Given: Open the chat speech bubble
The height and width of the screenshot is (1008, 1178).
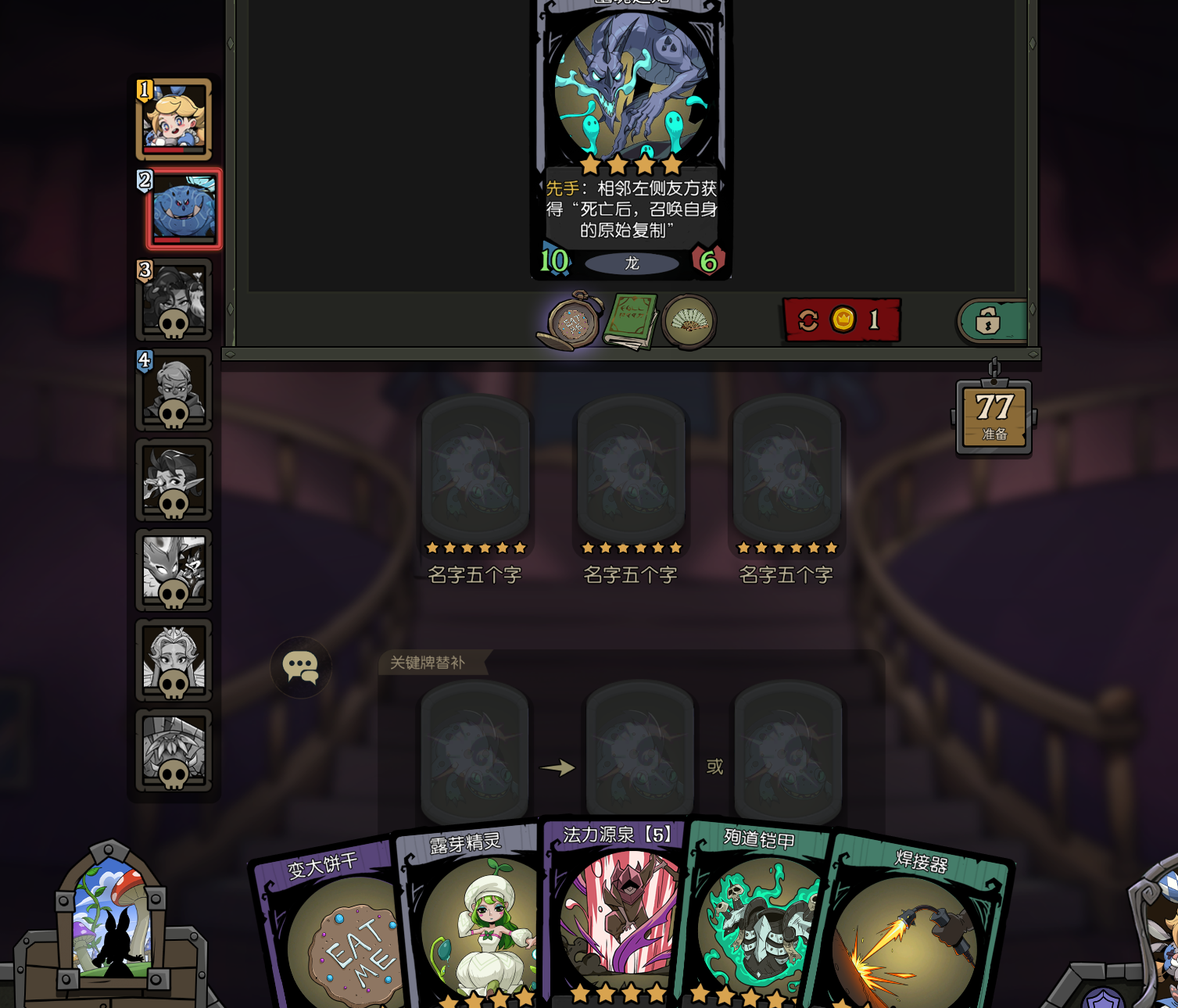Looking at the screenshot, I should pyautogui.click(x=300, y=667).
